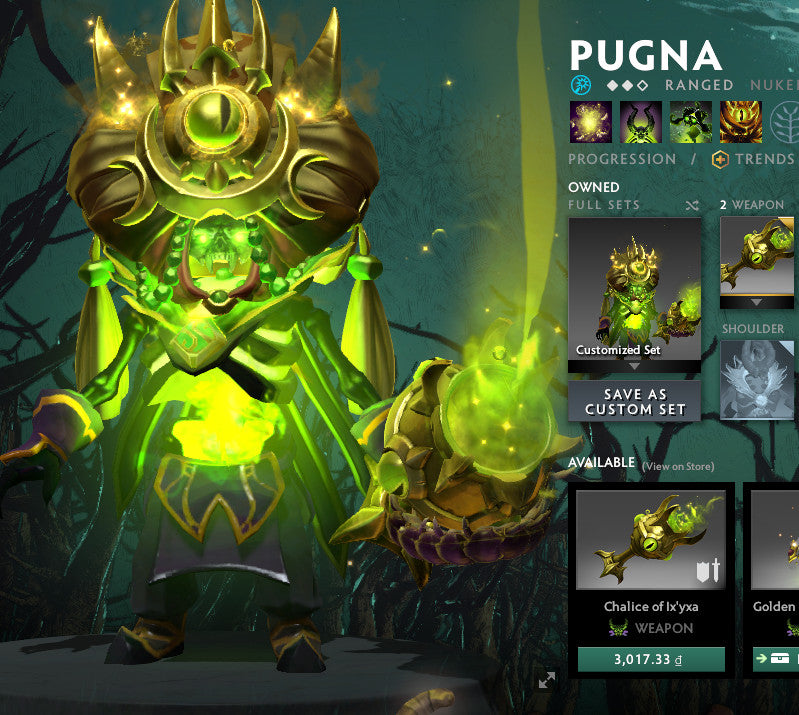The image size is (799, 715).
Task: Expand the weapon slot dropdown arrow
Action: [x=757, y=302]
